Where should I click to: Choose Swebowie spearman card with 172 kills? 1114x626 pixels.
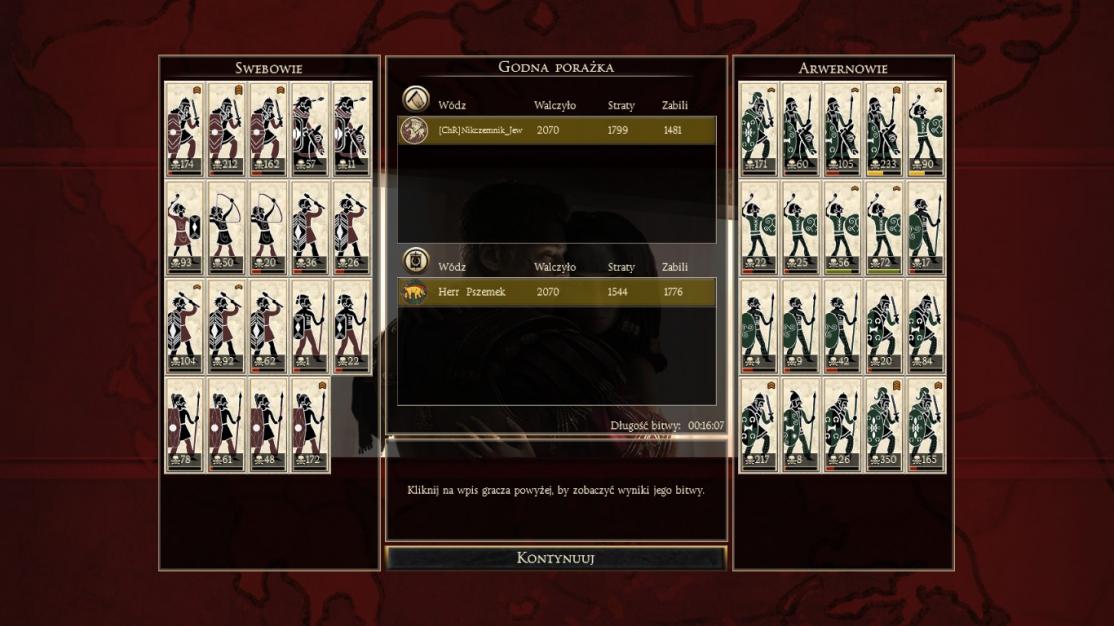tap(310, 425)
